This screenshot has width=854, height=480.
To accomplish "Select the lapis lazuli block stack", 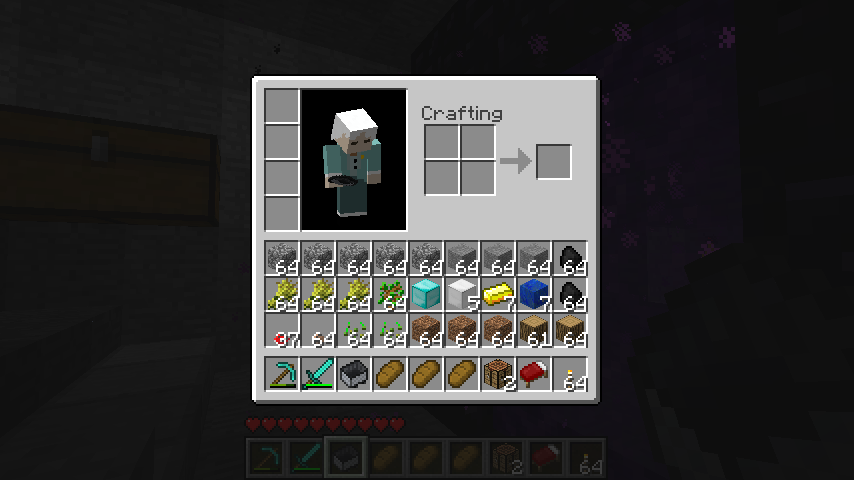I will (x=534, y=294).
